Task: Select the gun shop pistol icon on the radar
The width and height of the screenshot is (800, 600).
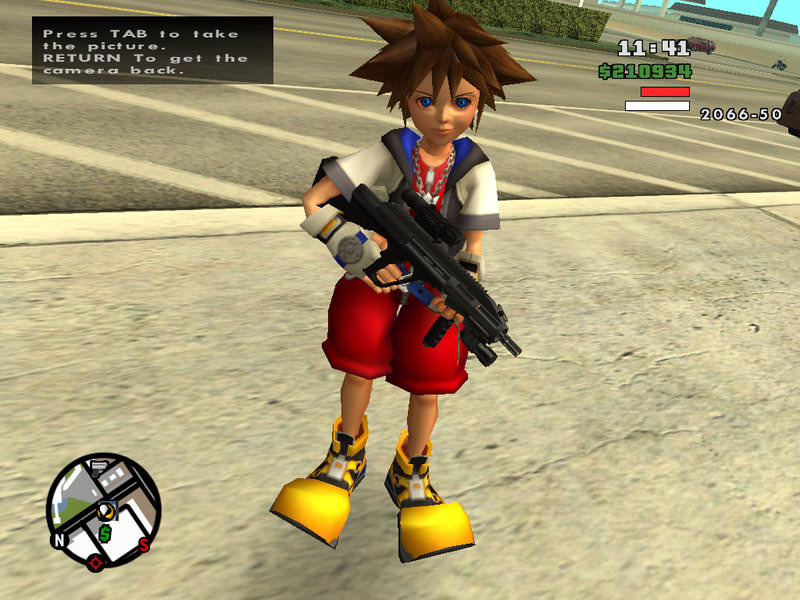Action: click(x=99, y=466)
